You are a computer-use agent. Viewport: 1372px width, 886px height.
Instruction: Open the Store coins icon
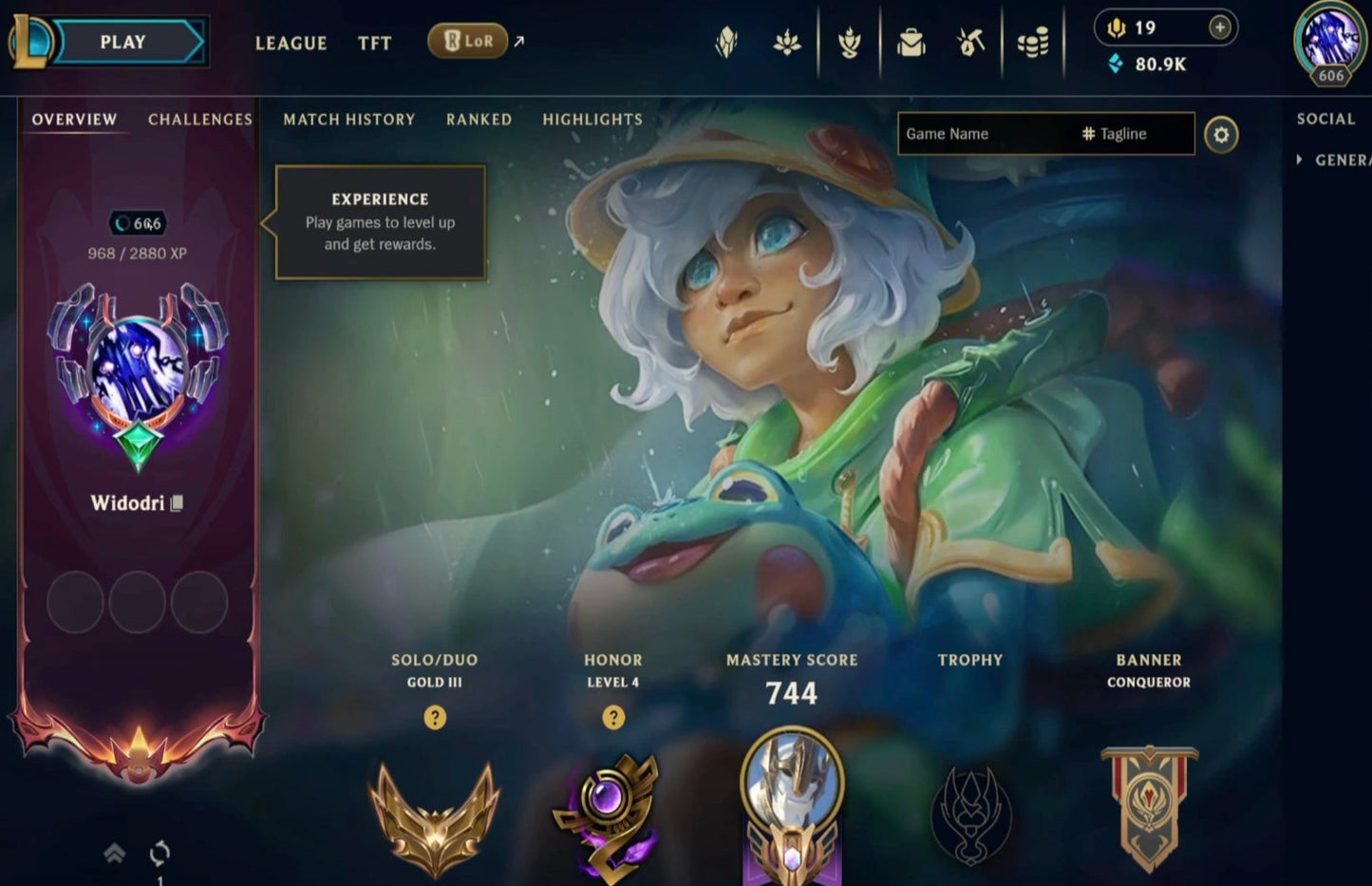1034,41
